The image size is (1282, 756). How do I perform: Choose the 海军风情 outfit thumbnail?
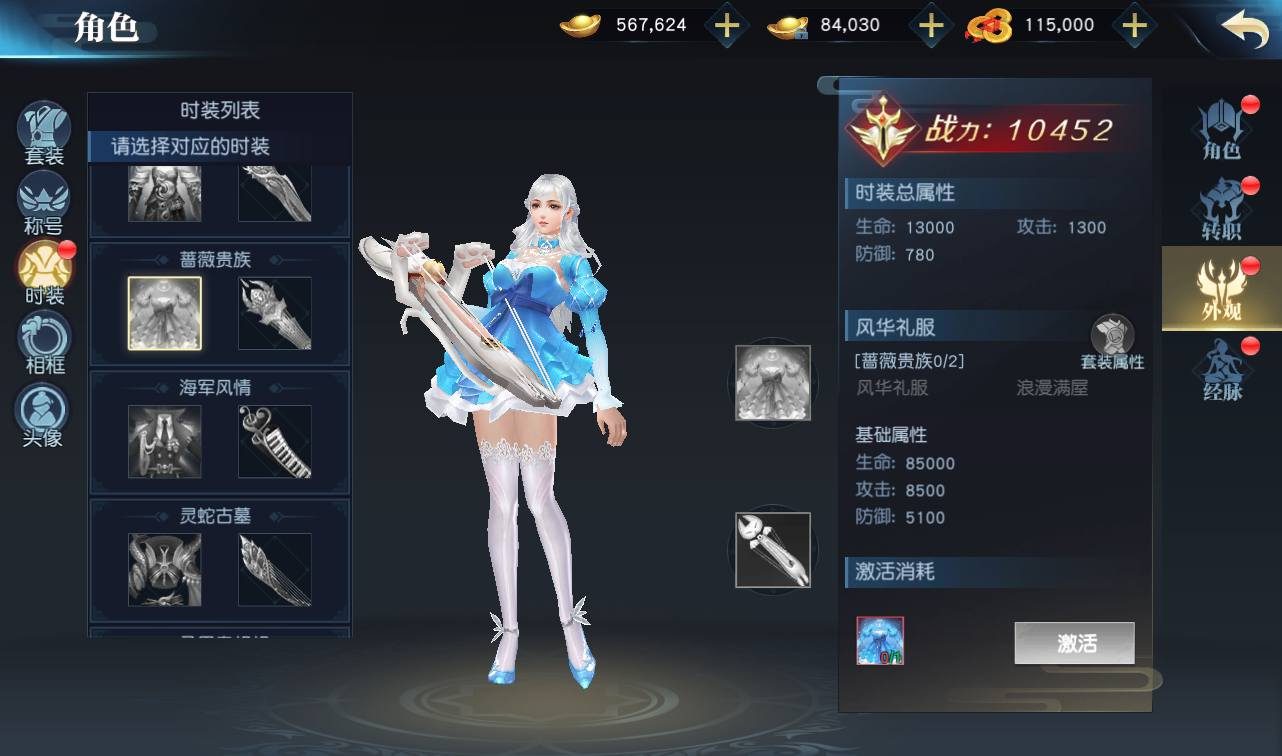coord(165,441)
